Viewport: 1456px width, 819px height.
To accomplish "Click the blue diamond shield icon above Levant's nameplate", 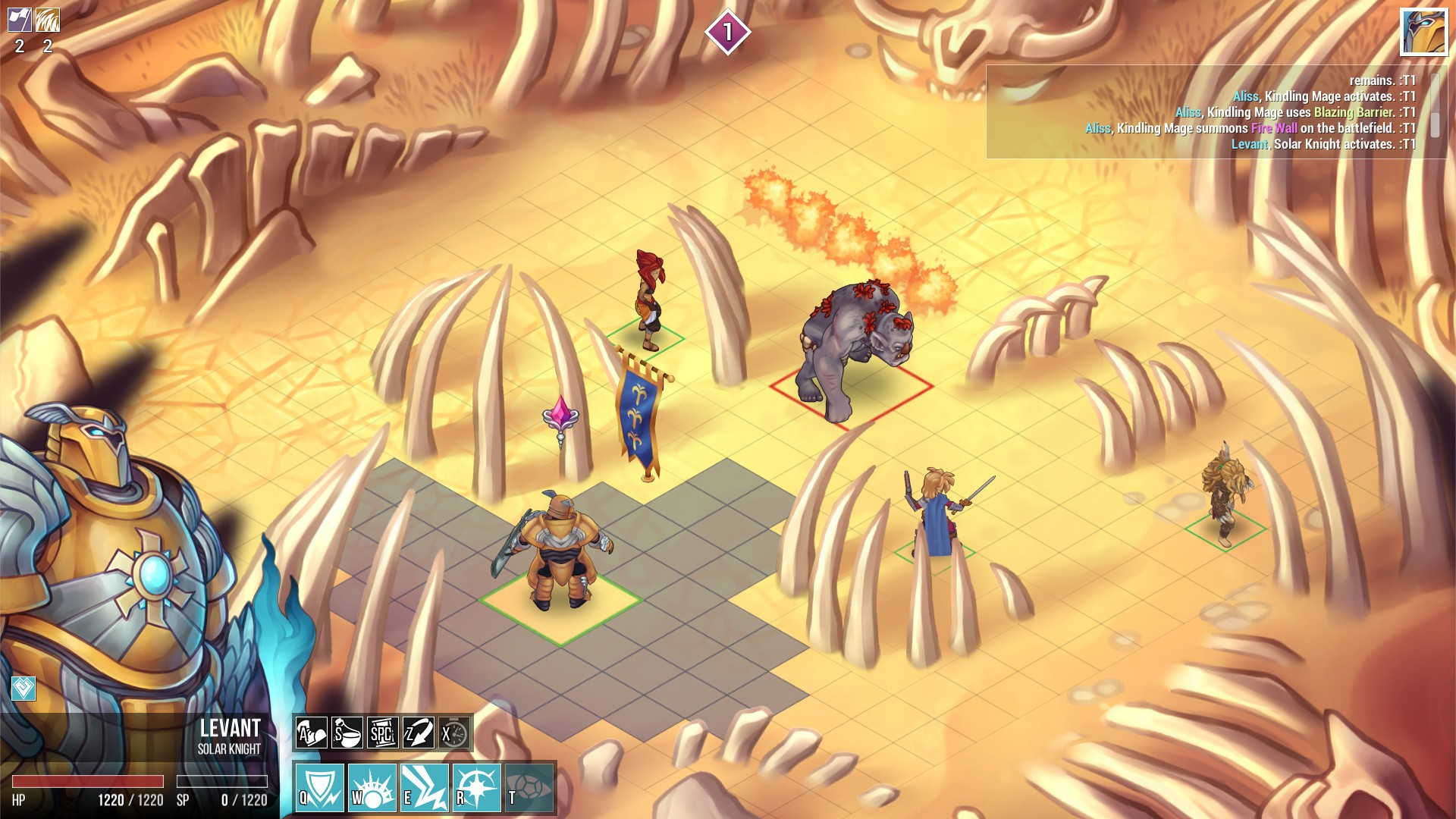I will [x=24, y=688].
